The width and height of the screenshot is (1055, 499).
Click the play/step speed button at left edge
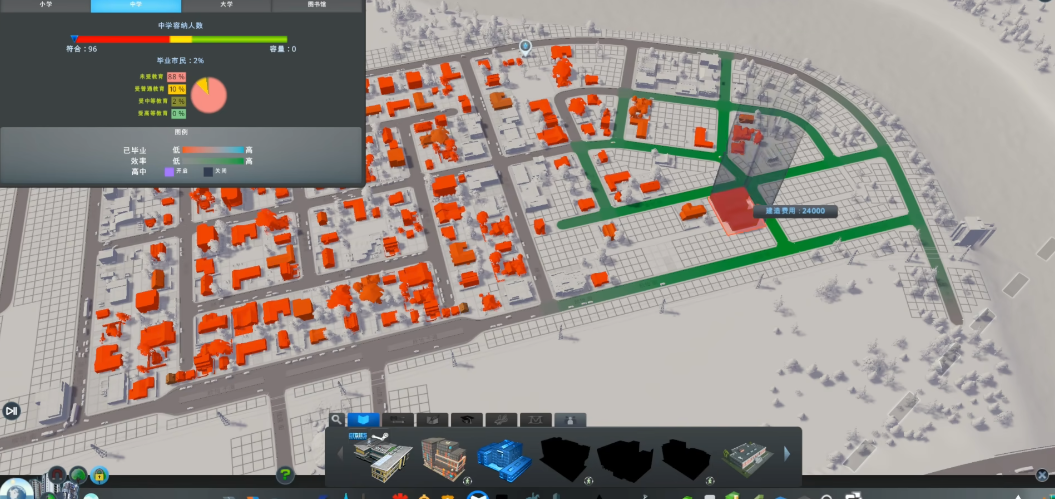pyautogui.click(x=11, y=410)
